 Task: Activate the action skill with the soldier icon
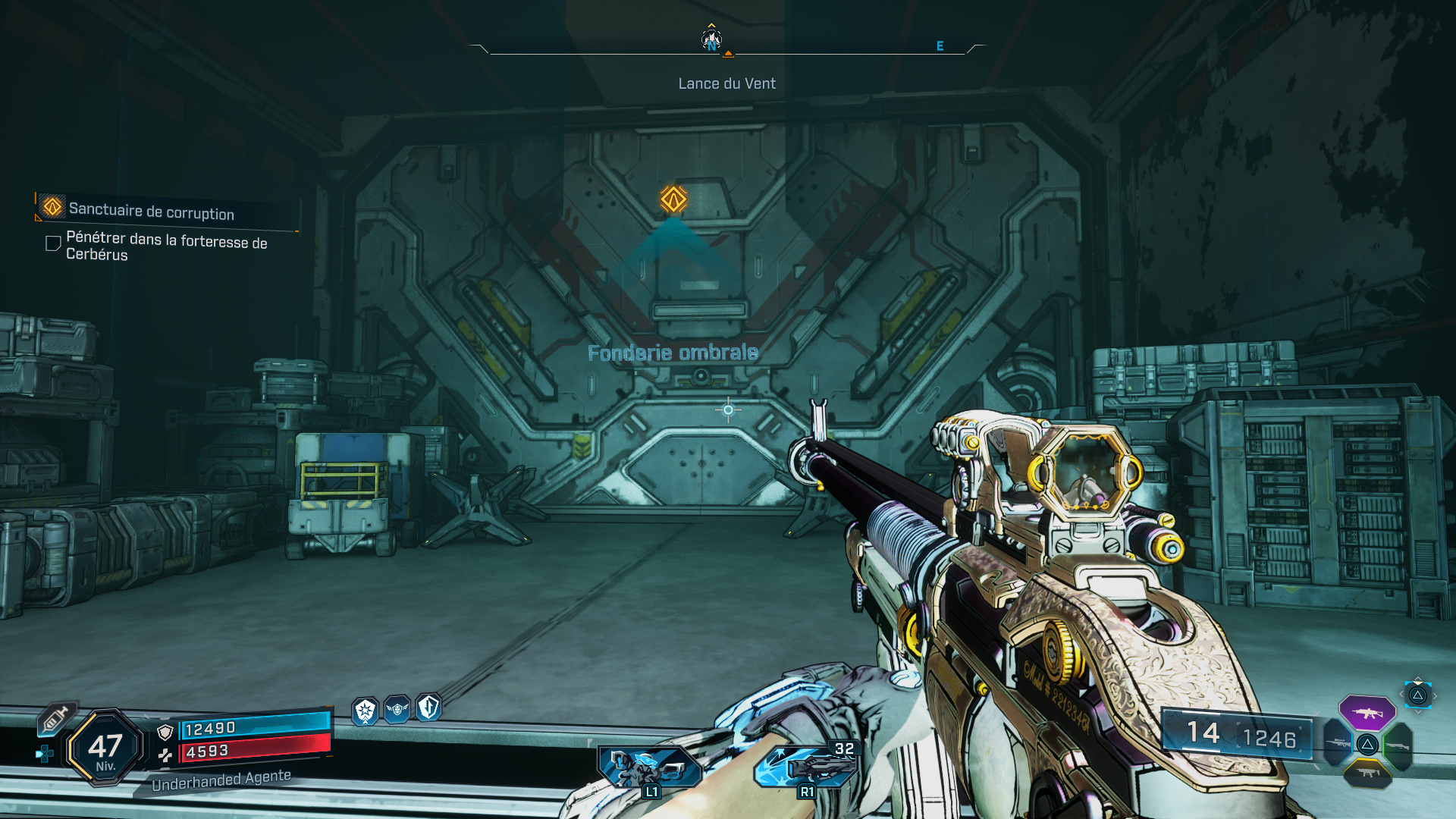[x=648, y=767]
